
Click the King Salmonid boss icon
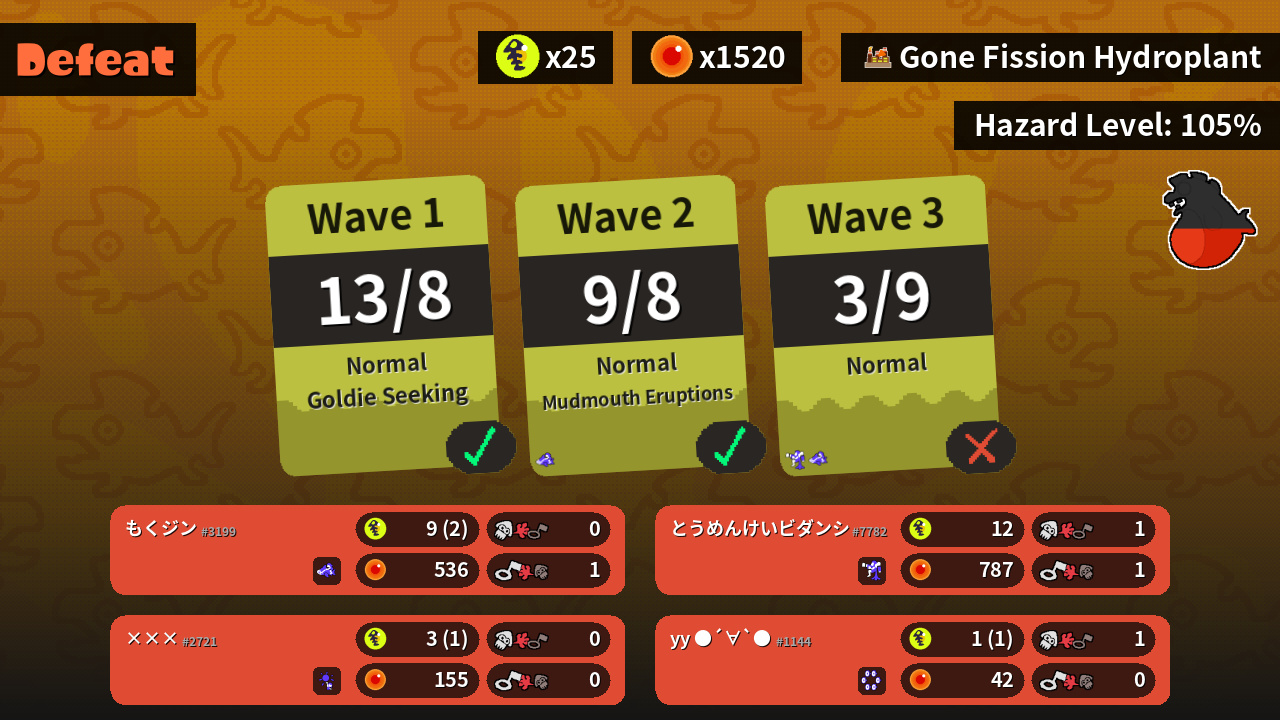tap(1208, 221)
